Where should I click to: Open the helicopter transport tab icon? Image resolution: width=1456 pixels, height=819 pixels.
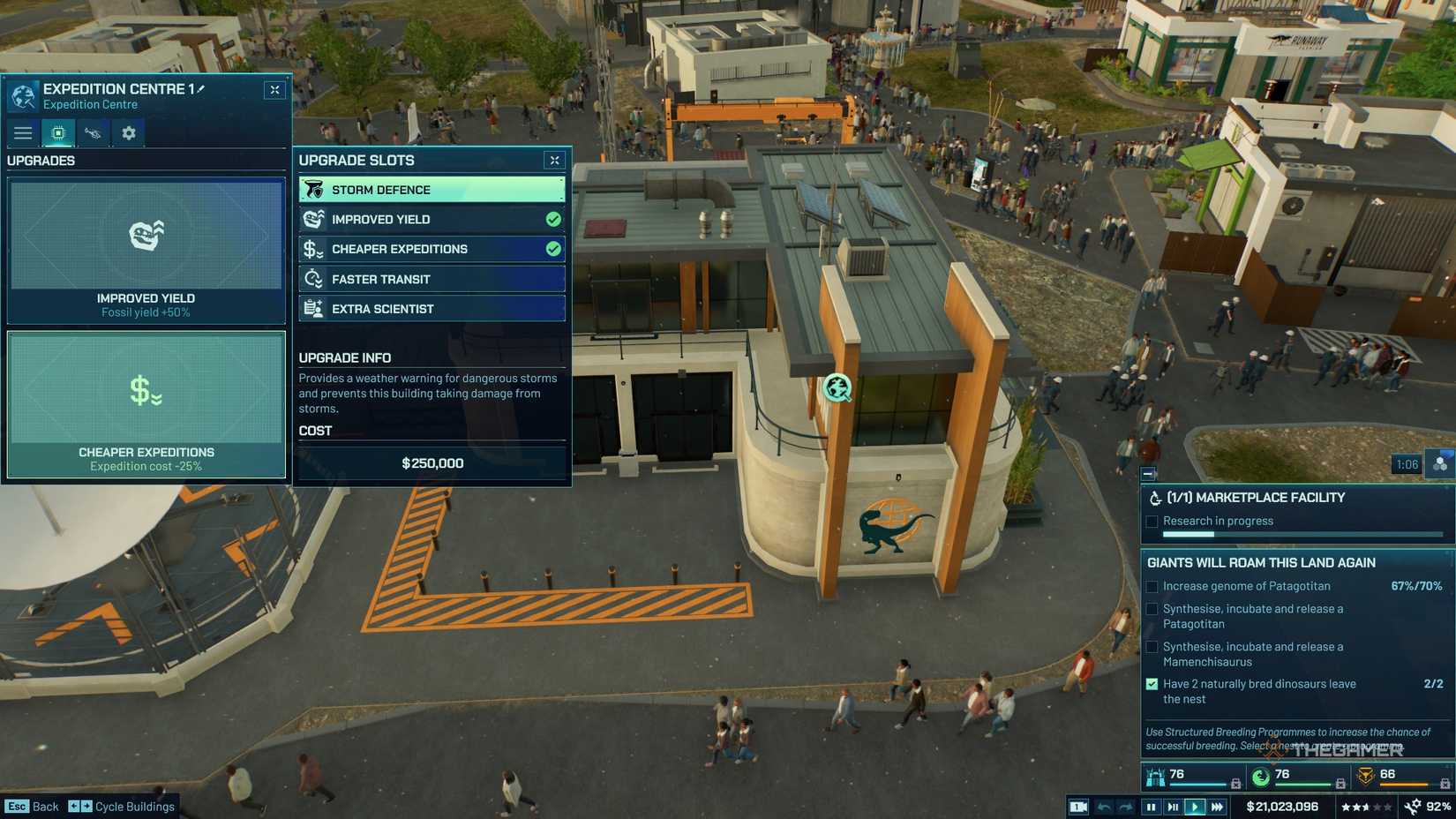pyautogui.click(x=93, y=132)
